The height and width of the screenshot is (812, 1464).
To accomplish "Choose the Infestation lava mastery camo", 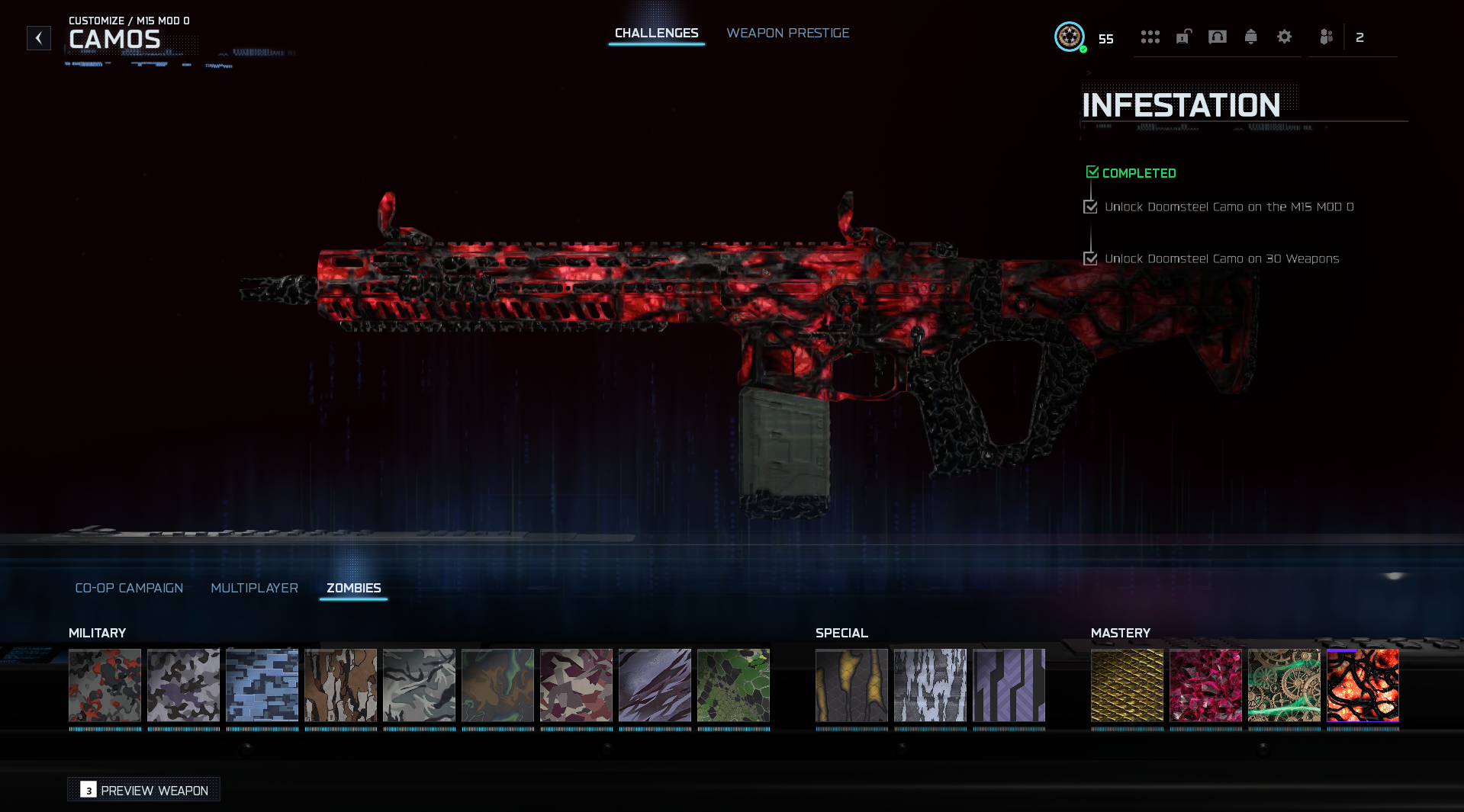I will (x=1363, y=685).
